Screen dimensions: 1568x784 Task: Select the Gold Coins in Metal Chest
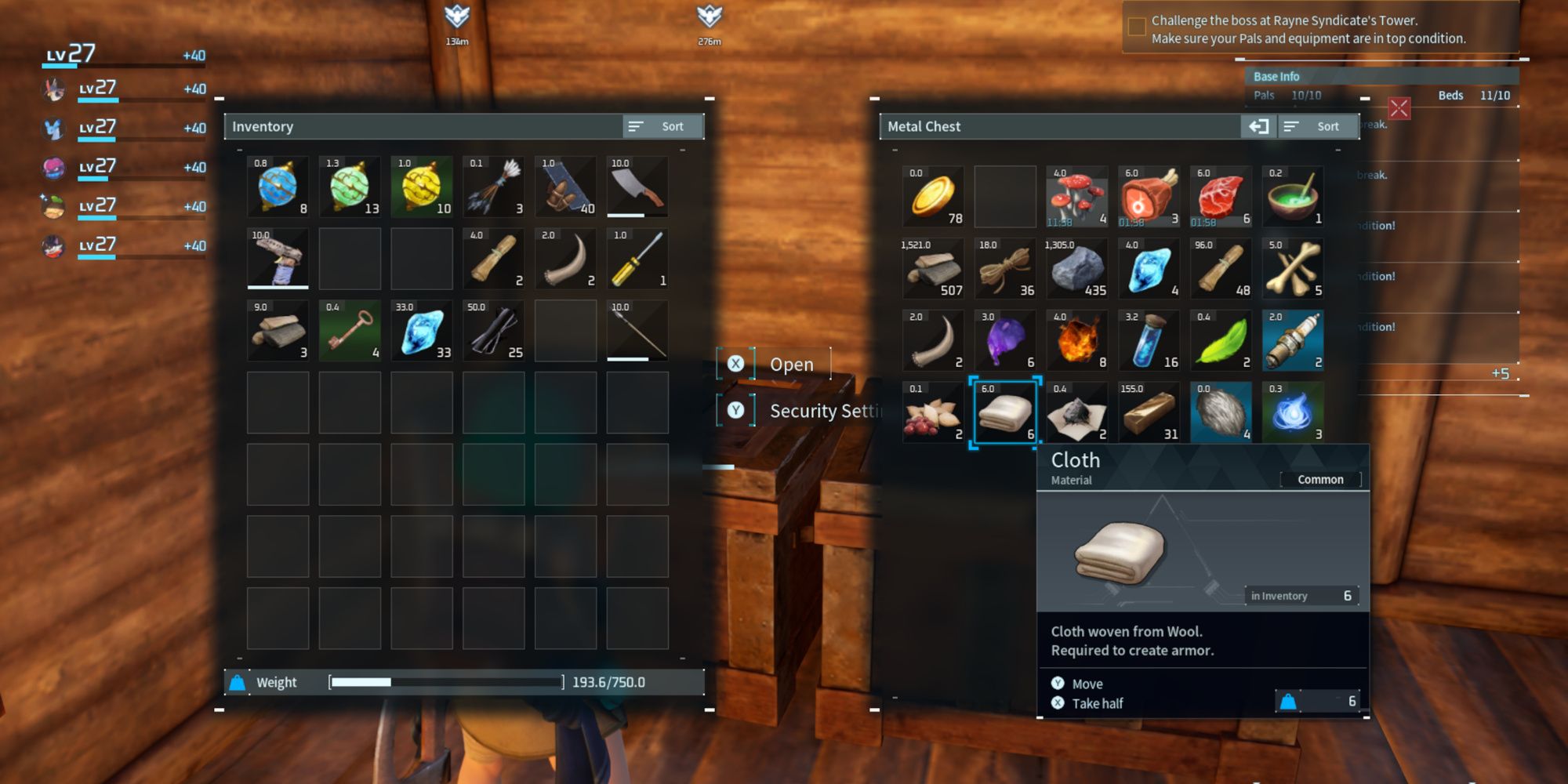(933, 196)
